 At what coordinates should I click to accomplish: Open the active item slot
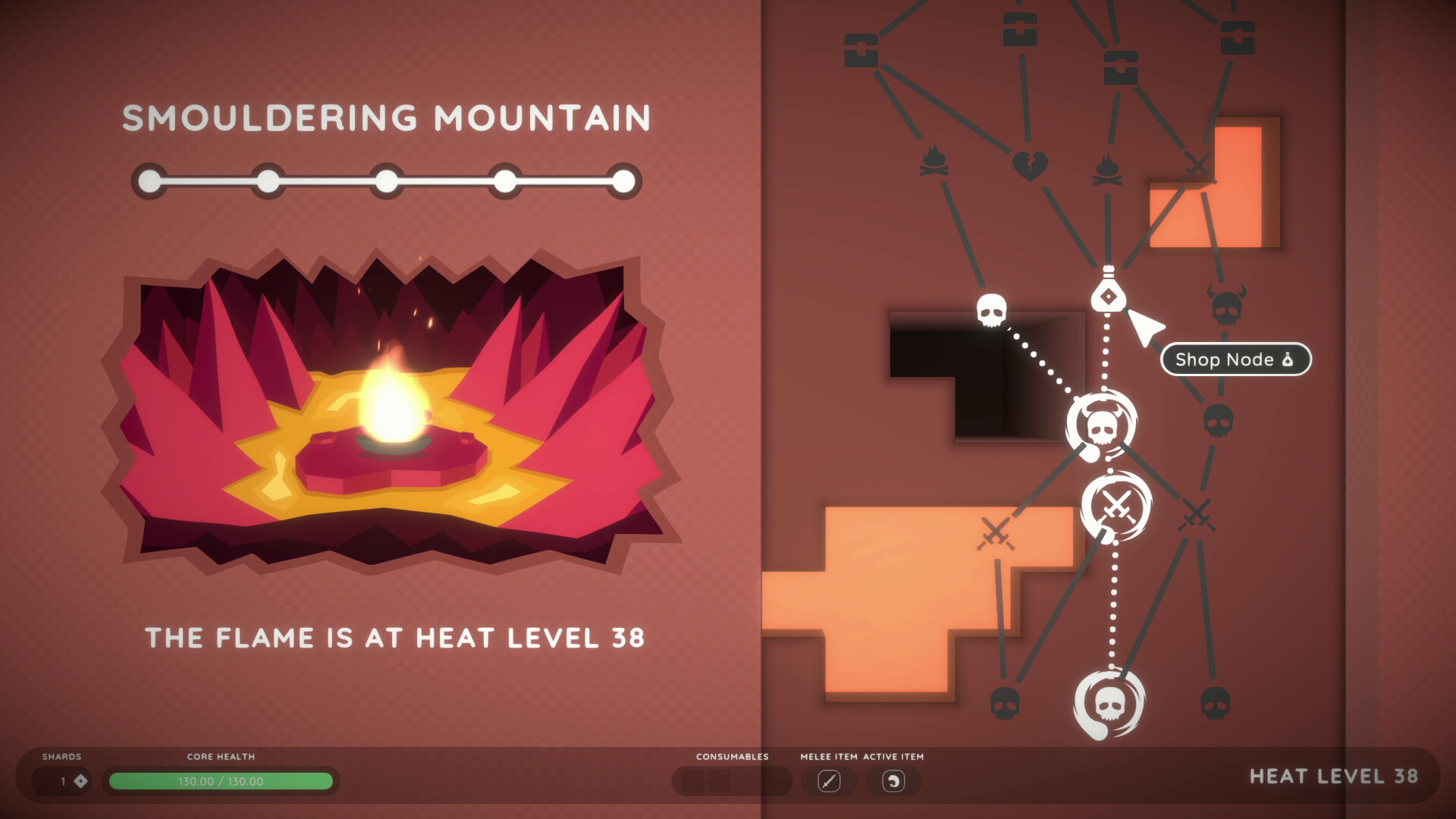[893, 780]
